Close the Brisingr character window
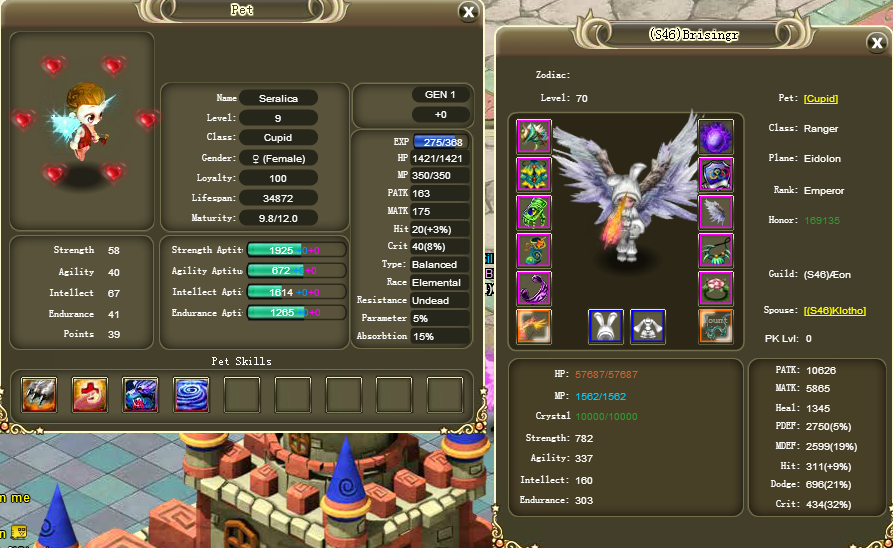This screenshot has width=893, height=548. [x=877, y=43]
